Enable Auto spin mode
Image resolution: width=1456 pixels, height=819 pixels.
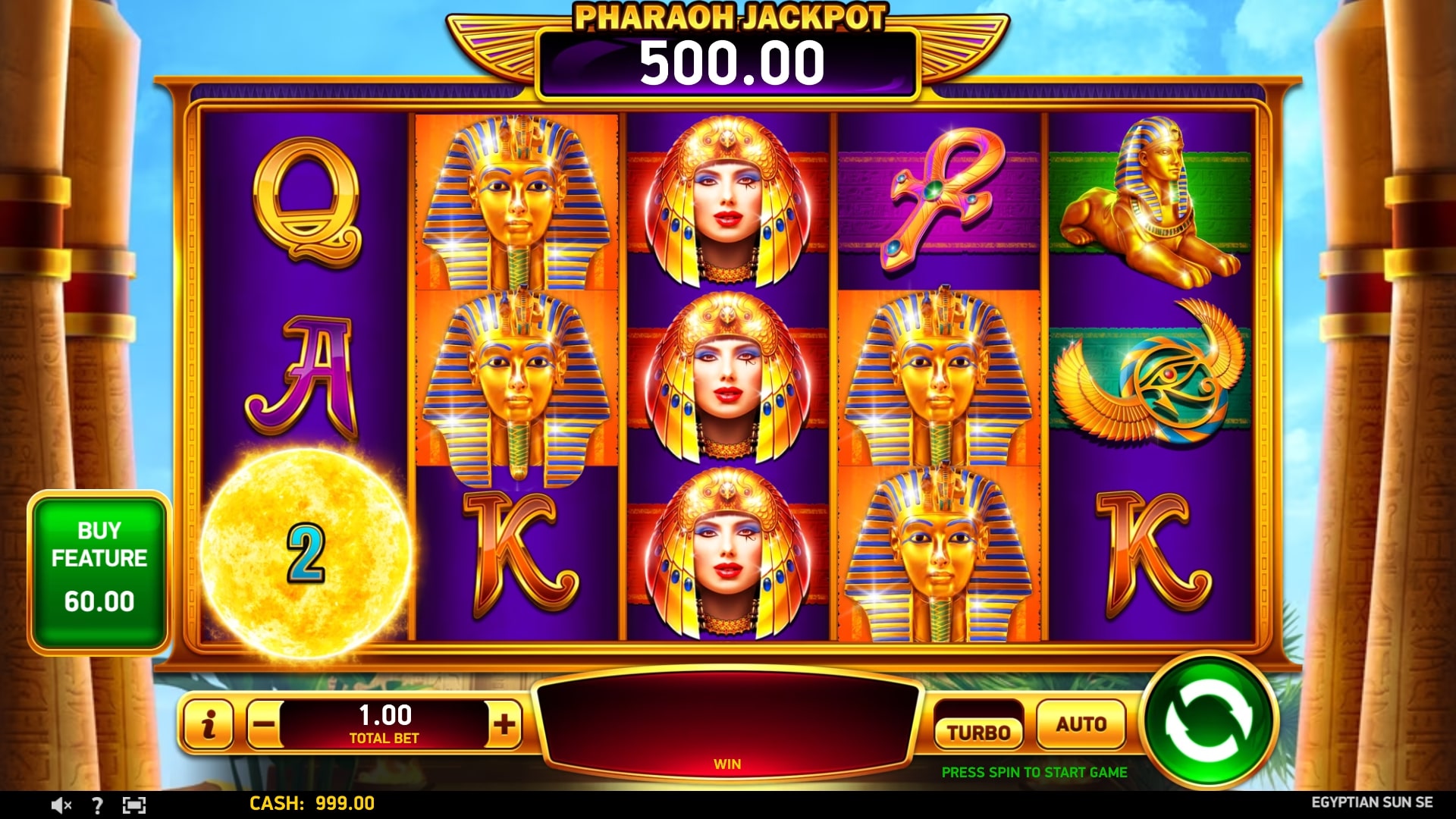(1080, 724)
